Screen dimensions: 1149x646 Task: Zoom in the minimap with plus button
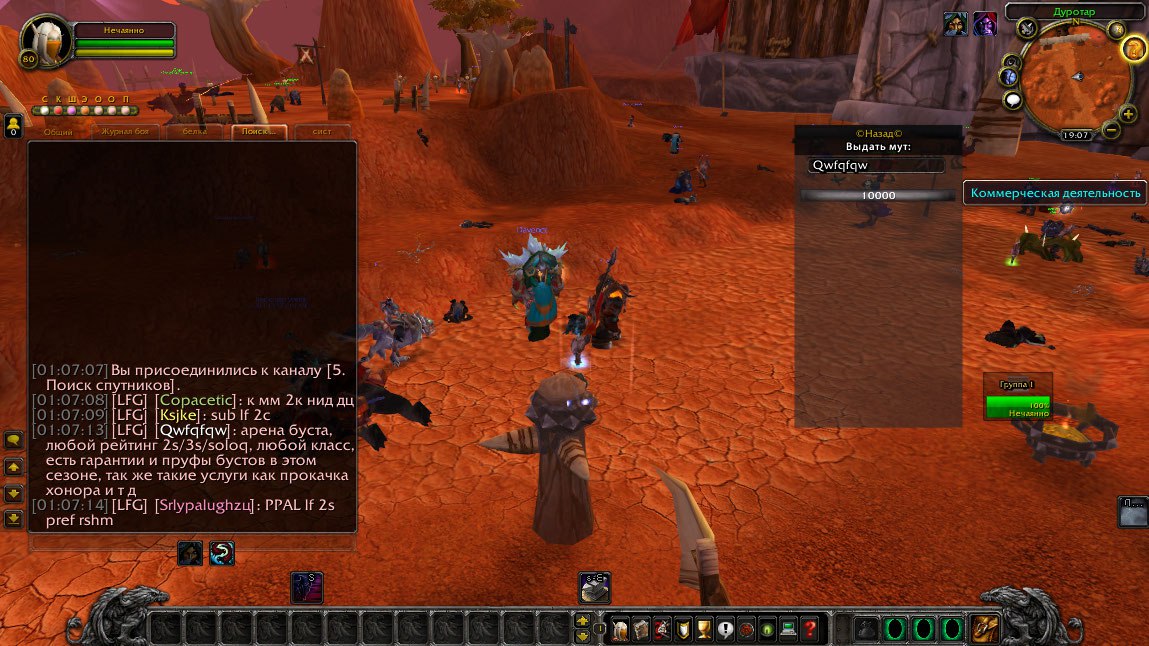click(x=1129, y=114)
